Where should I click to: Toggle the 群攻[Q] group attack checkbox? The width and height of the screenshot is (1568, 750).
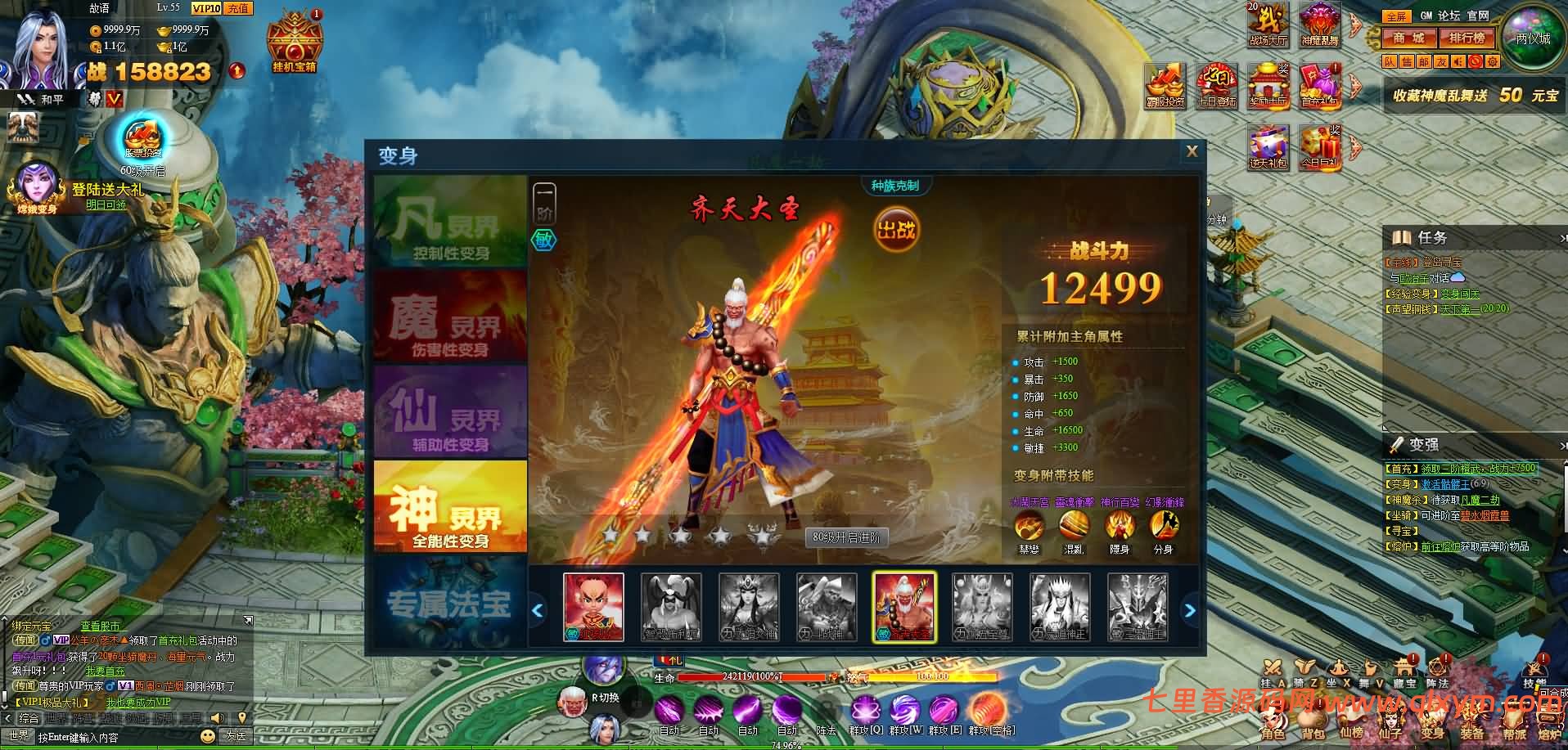(x=867, y=731)
